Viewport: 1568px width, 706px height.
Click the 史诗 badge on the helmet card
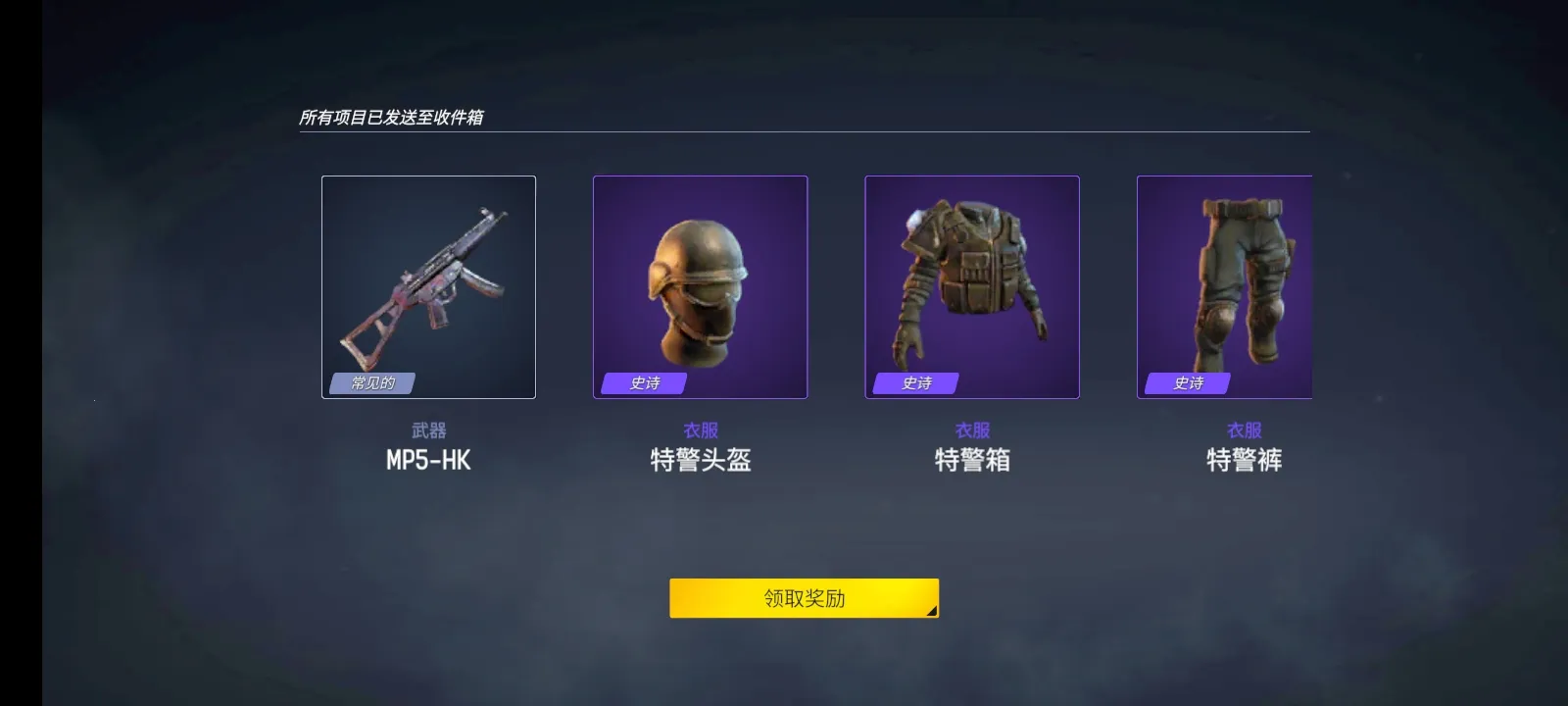(642, 384)
